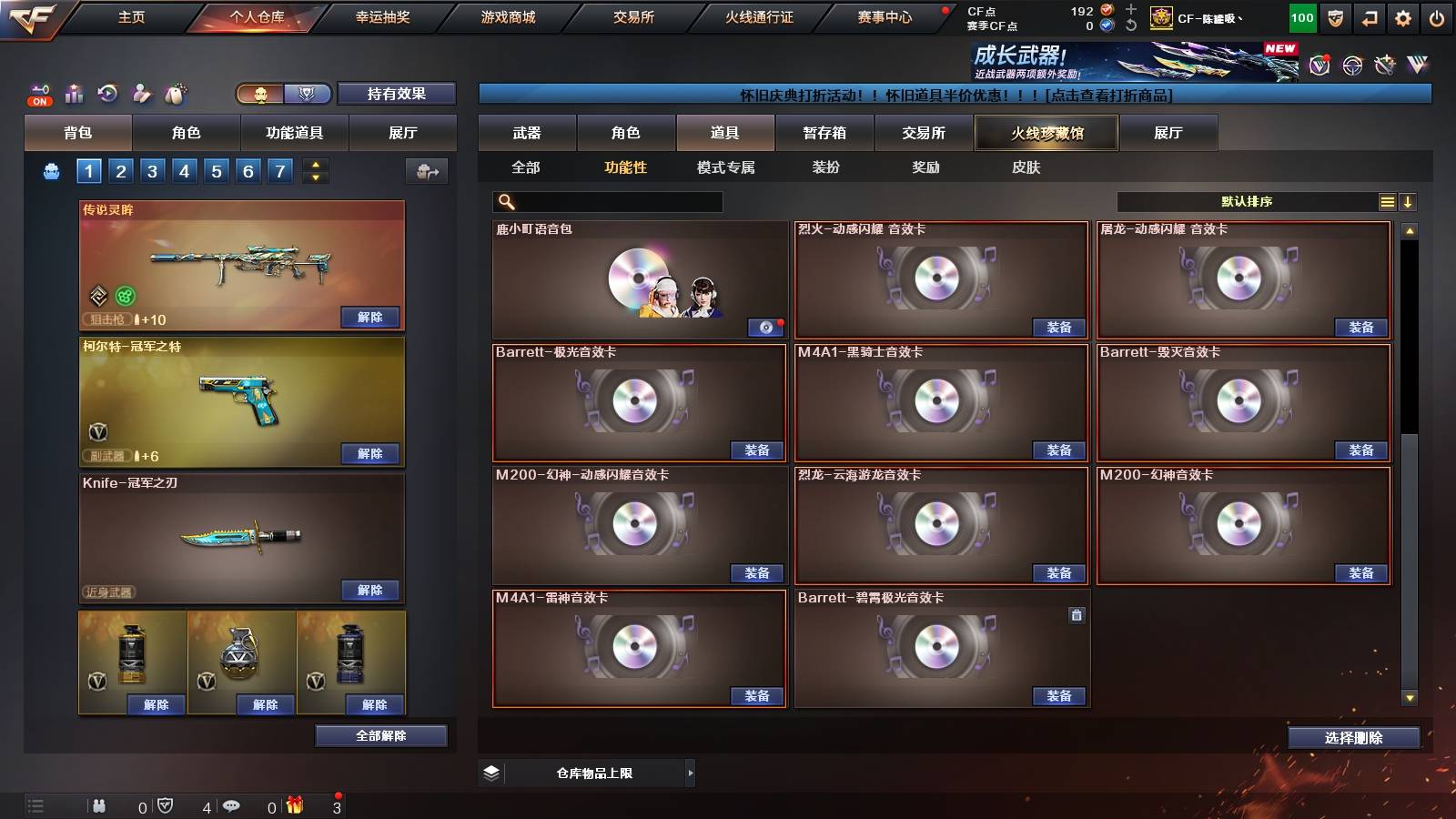The image size is (1456, 819).
Task: Click the gift box icon in bottom bar
Action: point(294,804)
